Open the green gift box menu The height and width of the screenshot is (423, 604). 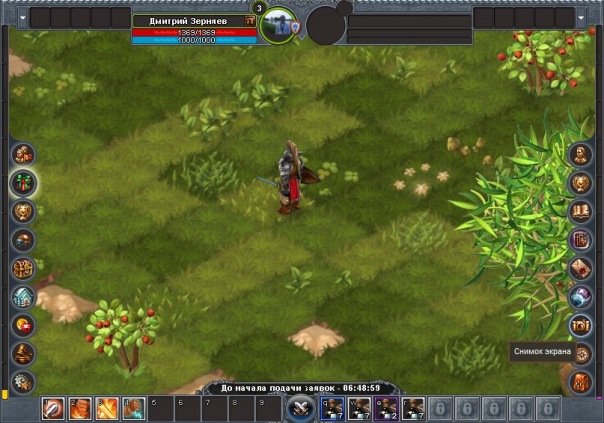[x=22, y=182]
